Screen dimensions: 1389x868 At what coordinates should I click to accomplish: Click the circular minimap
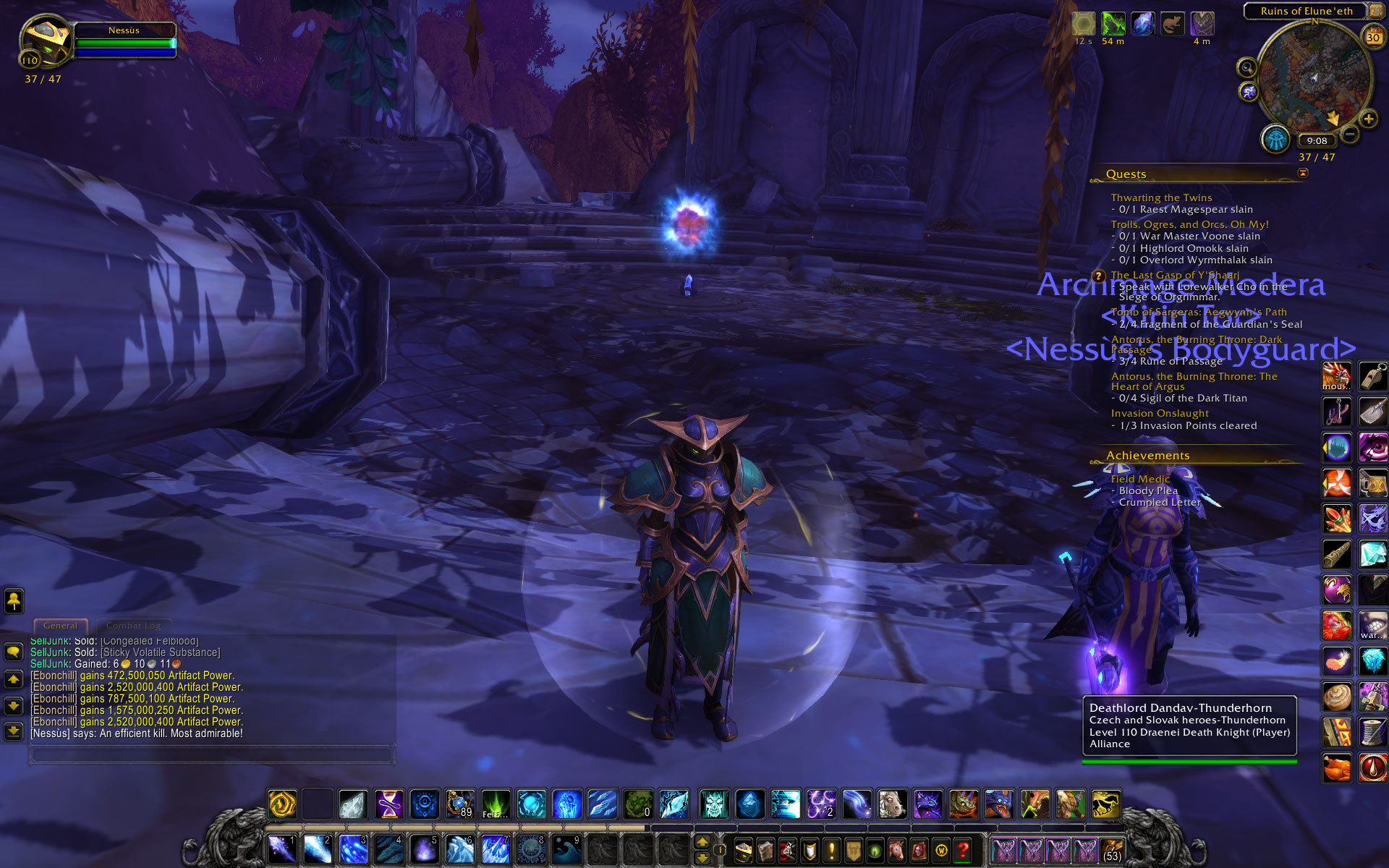click(x=1314, y=78)
